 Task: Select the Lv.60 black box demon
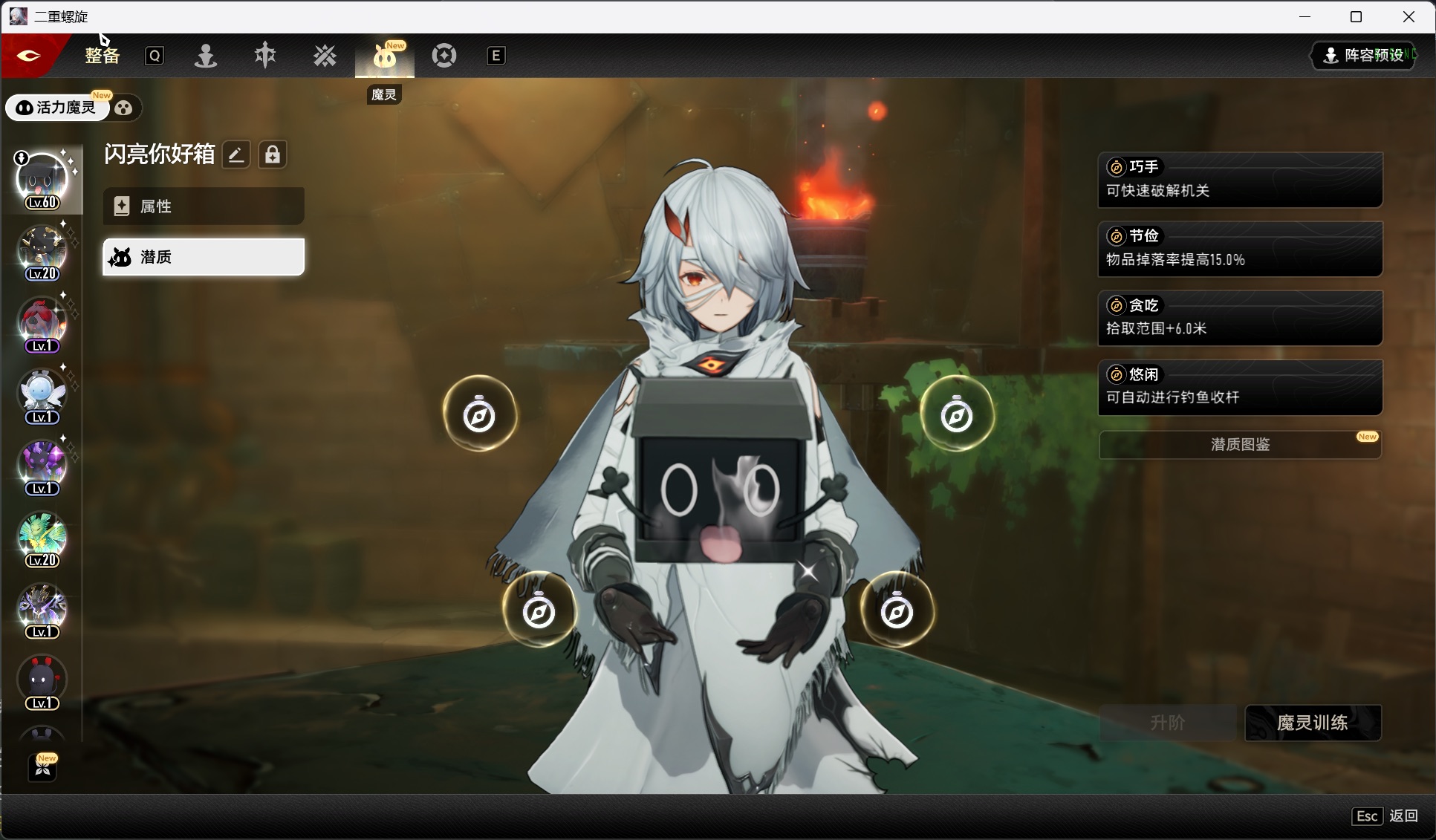tap(42, 180)
